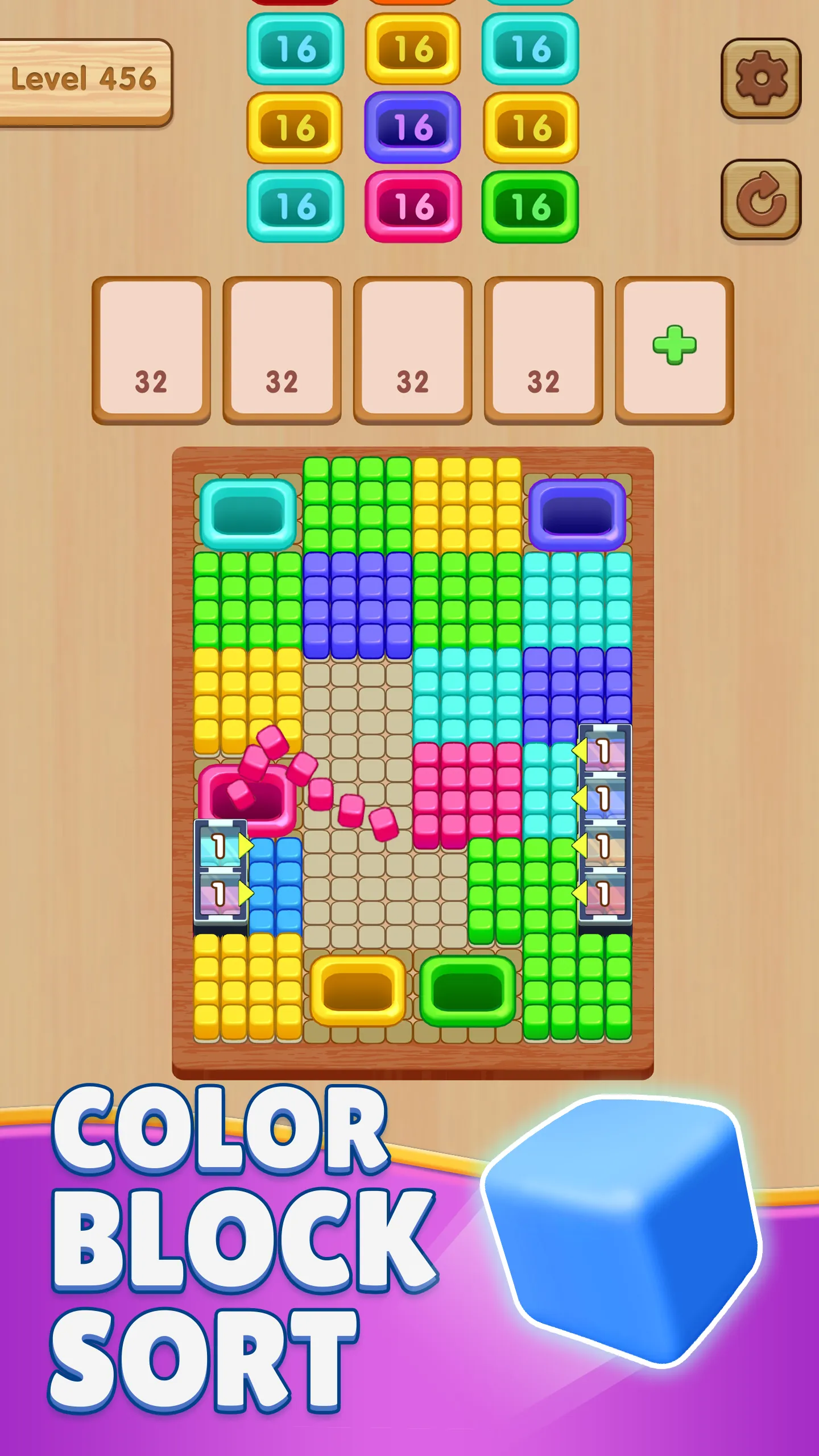Image resolution: width=819 pixels, height=1456 pixels.
Task: Select the purple 16 block
Action: (x=412, y=126)
